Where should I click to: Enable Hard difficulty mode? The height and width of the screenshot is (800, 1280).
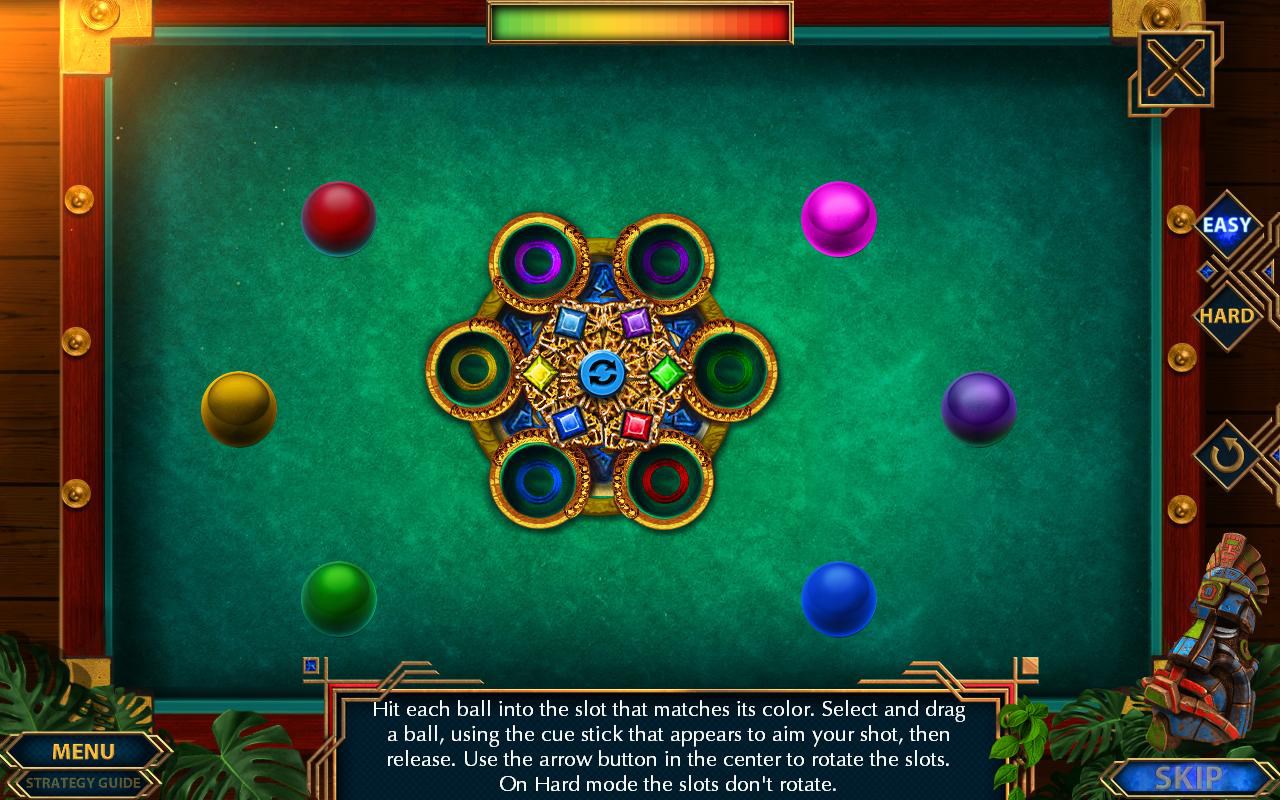point(1228,315)
